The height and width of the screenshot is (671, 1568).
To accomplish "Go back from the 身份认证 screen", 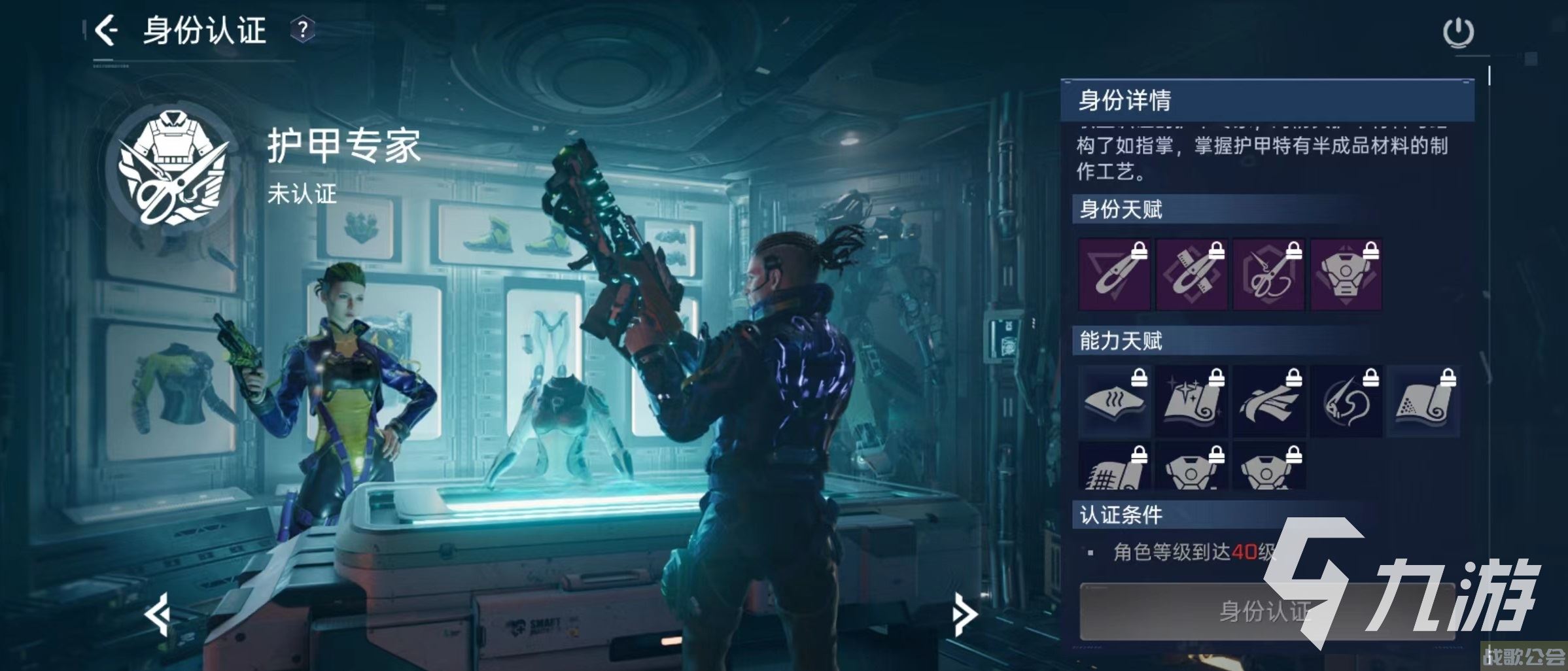I will pos(107,30).
